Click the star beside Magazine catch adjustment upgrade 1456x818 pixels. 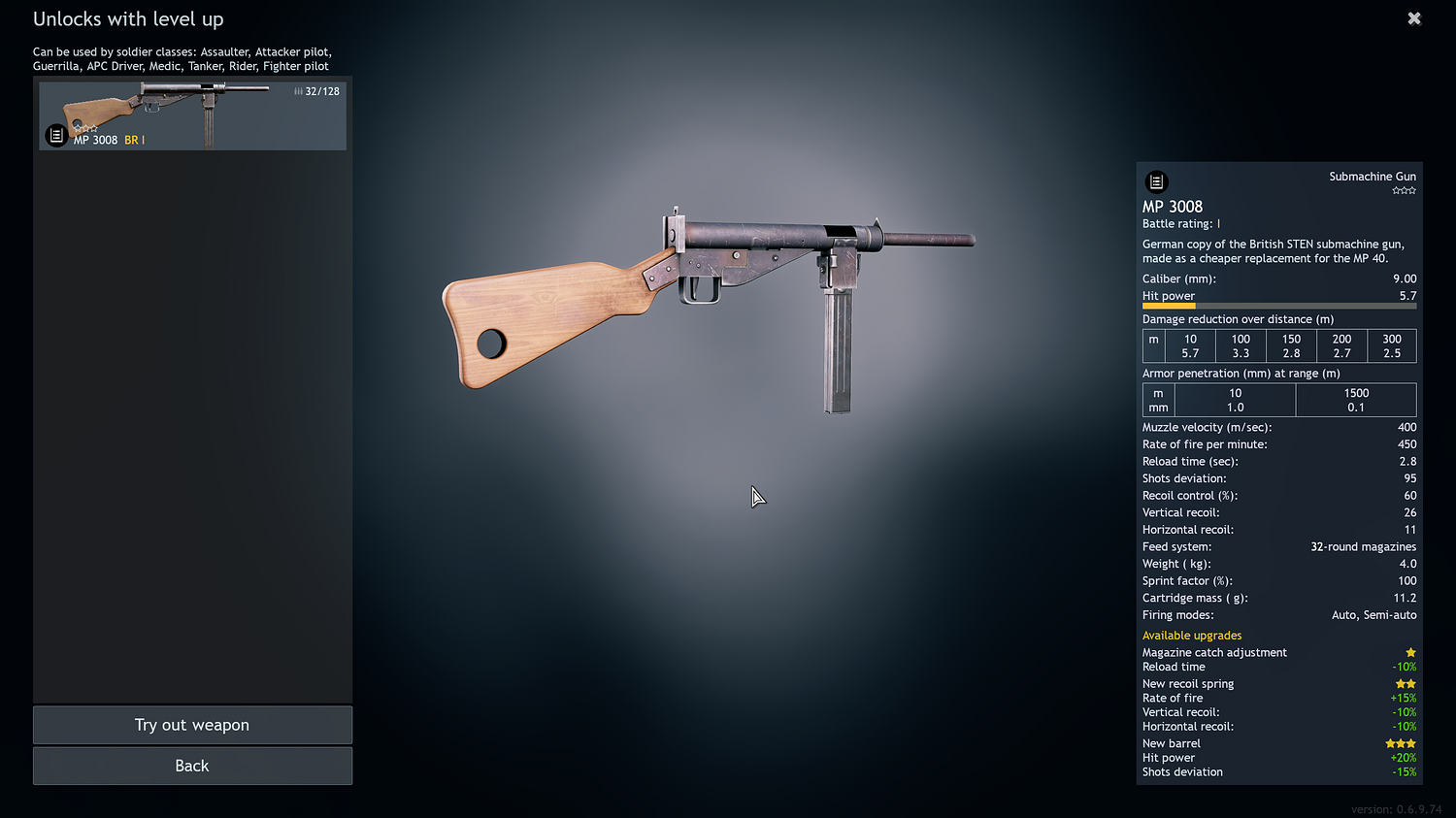(1410, 652)
